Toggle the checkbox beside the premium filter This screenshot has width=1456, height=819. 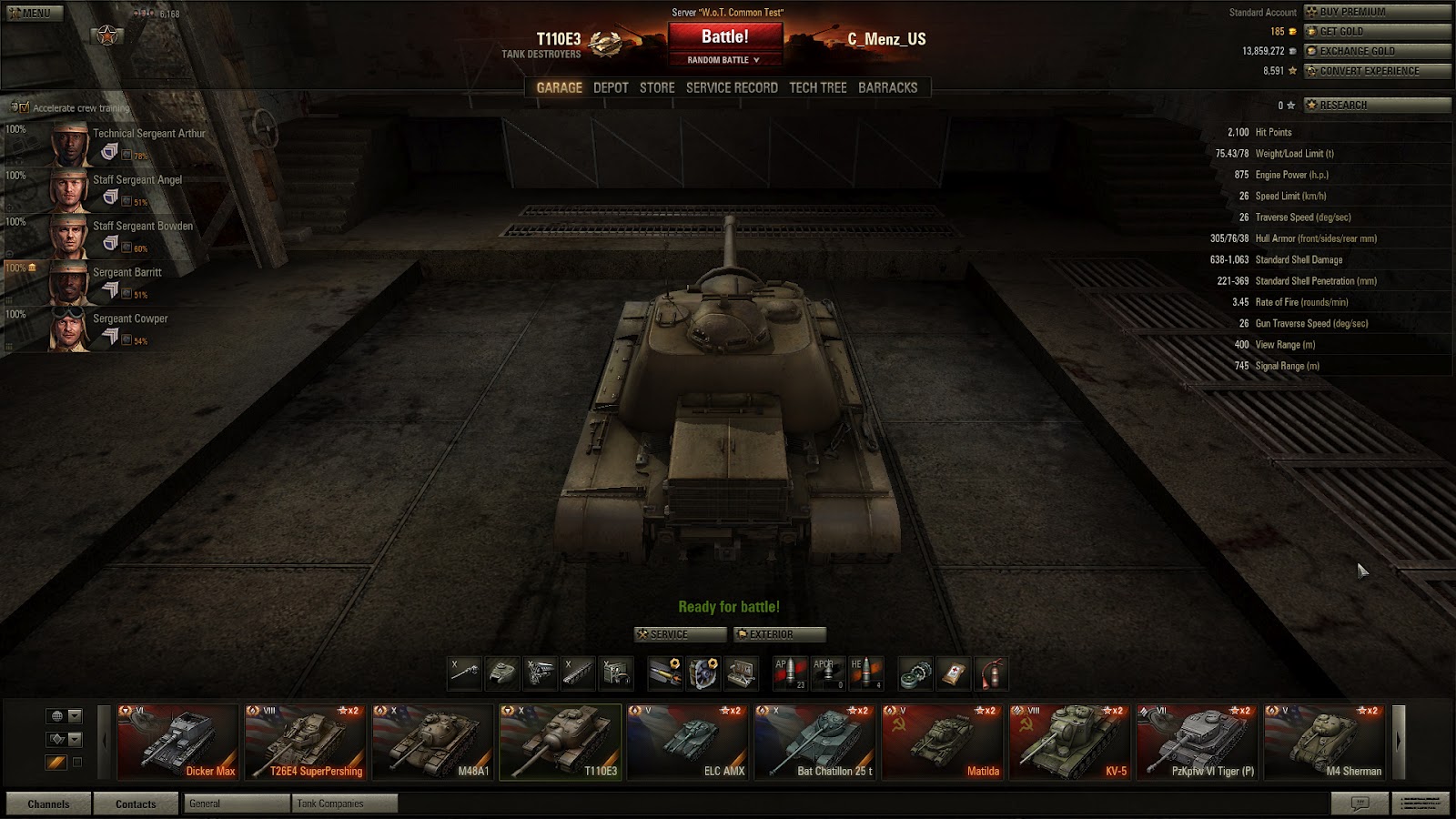77,762
